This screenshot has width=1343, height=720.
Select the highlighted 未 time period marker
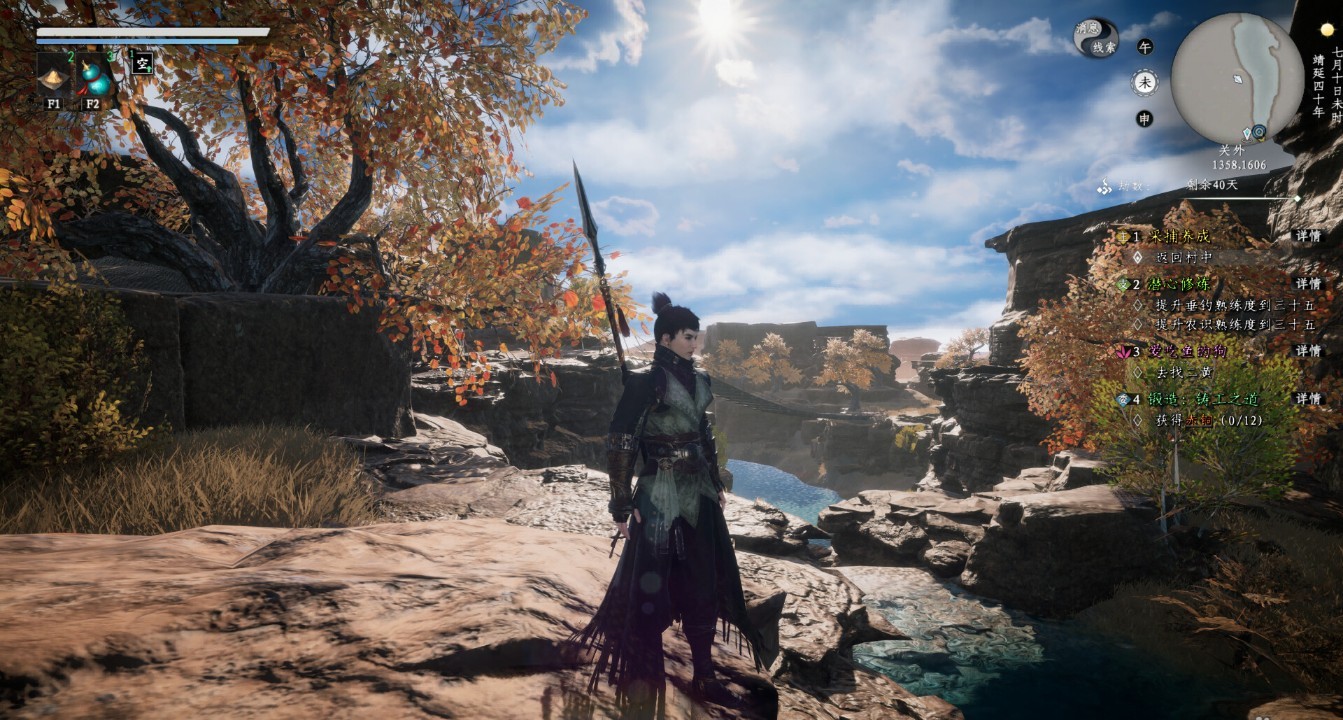tap(1144, 82)
